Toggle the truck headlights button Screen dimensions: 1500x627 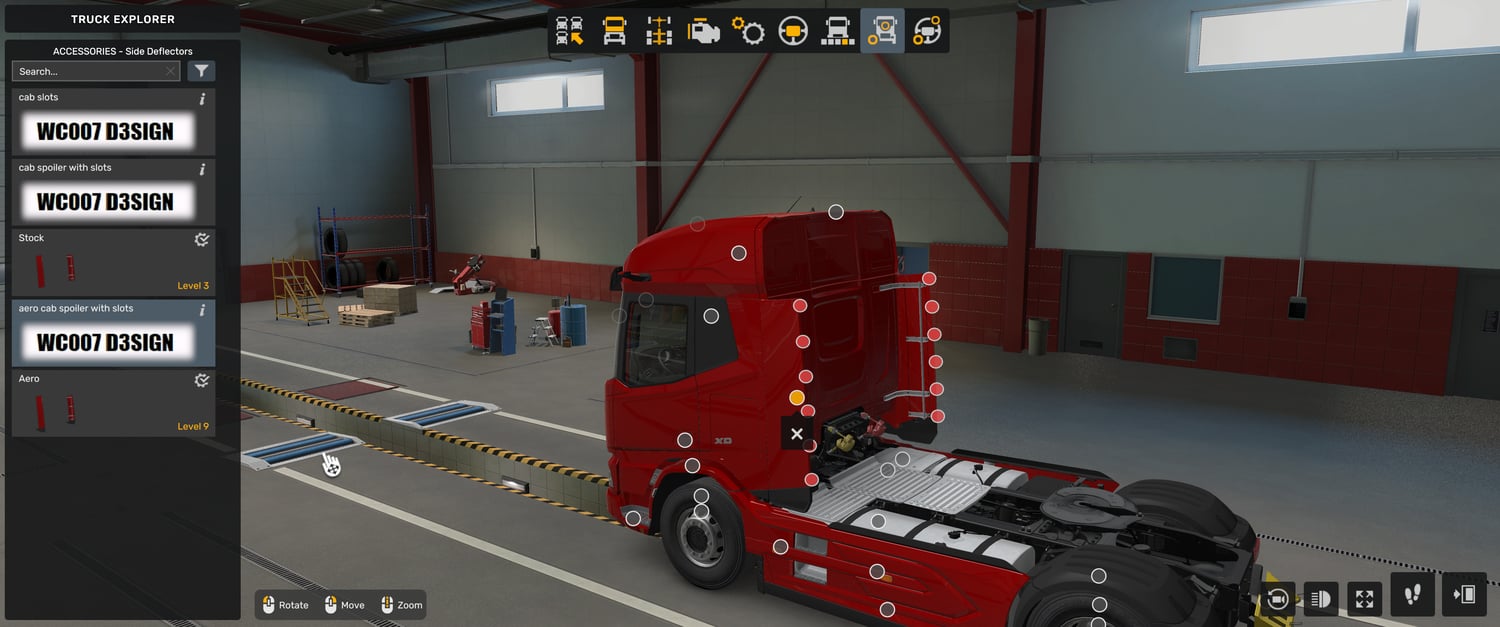click(1320, 599)
